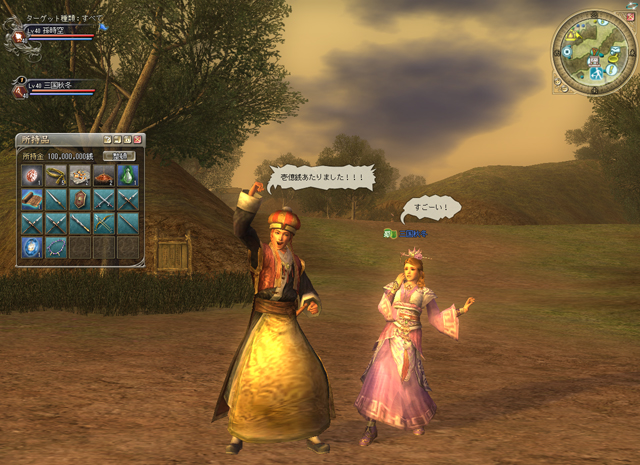The image size is (640, 465).
Task: Click the 整頓 sort button
Action: tap(120, 156)
